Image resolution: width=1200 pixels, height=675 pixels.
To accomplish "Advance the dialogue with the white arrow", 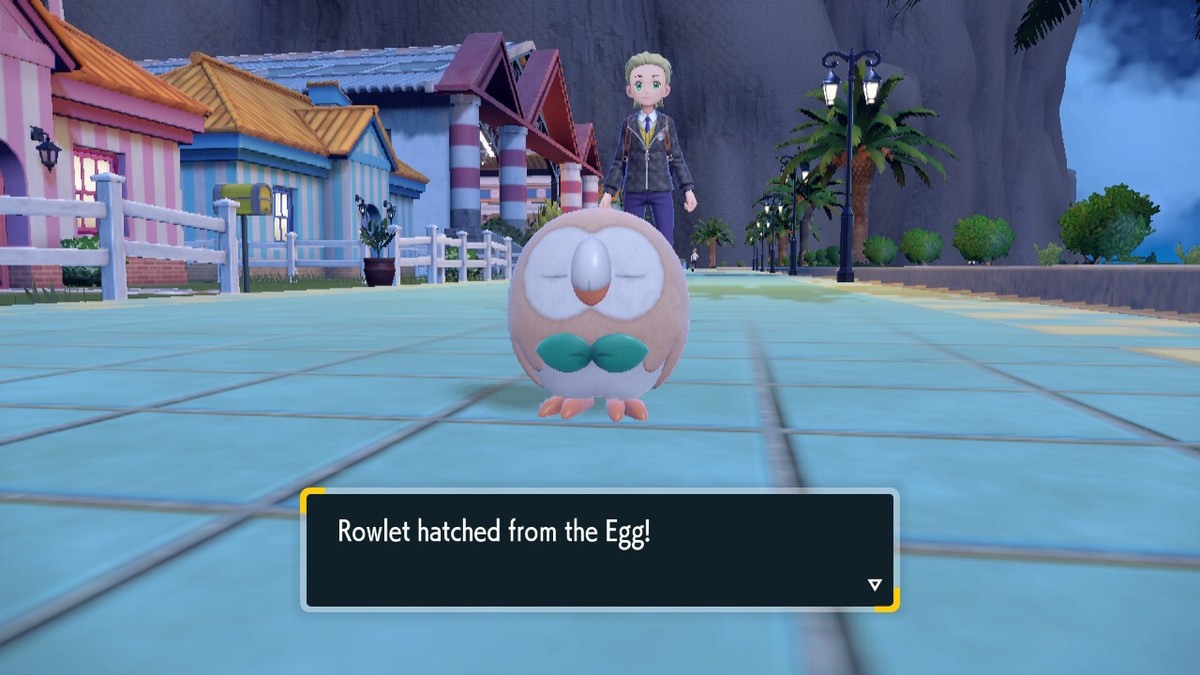I will [x=874, y=585].
